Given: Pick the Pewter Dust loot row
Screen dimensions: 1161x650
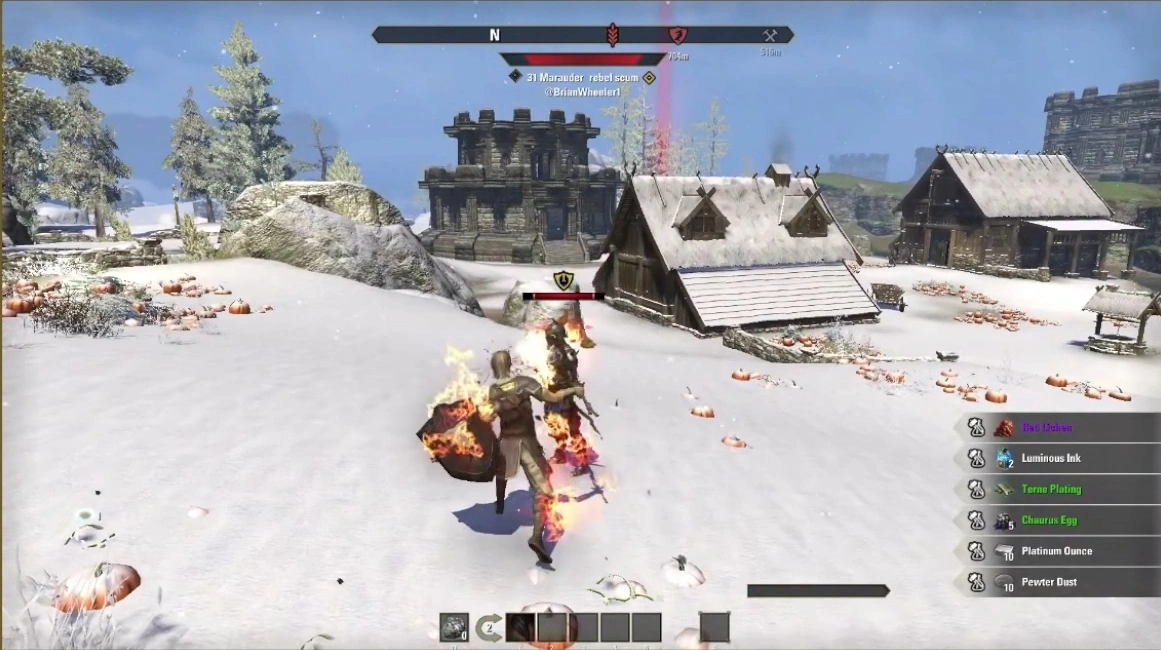Looking at the screenshot, I should coord(1050,582).
